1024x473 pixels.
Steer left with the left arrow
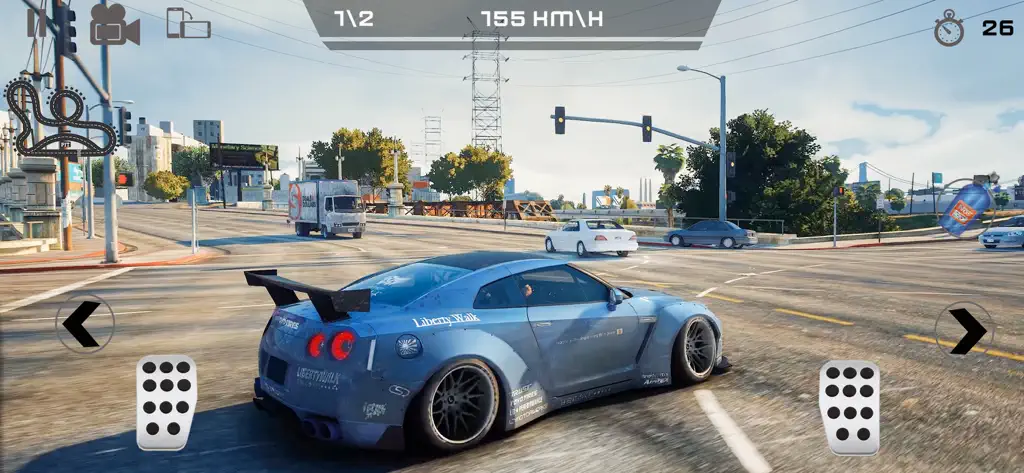pos(84,324)
